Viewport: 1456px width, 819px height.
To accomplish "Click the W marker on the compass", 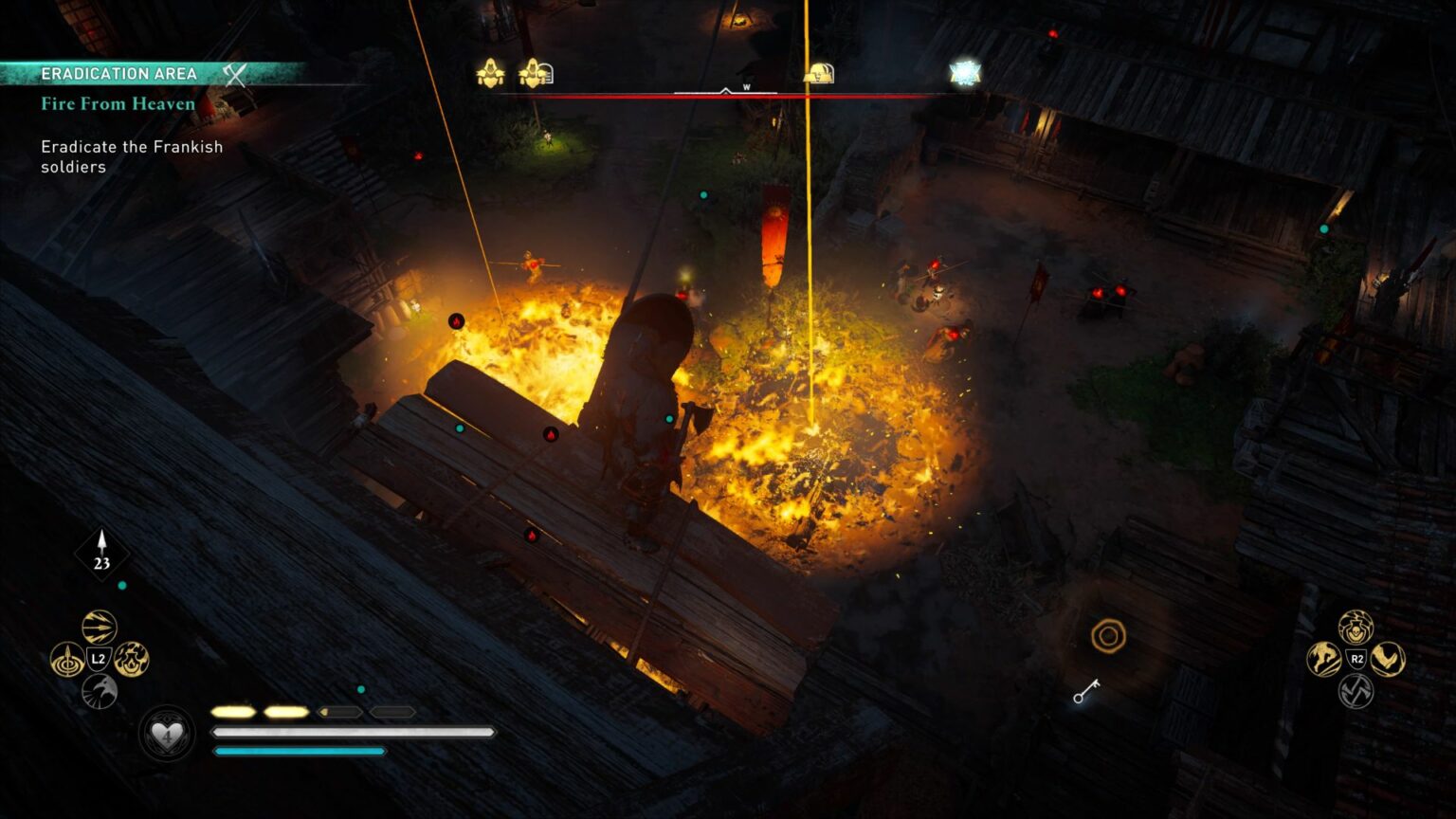I will (x=745, y=85).
